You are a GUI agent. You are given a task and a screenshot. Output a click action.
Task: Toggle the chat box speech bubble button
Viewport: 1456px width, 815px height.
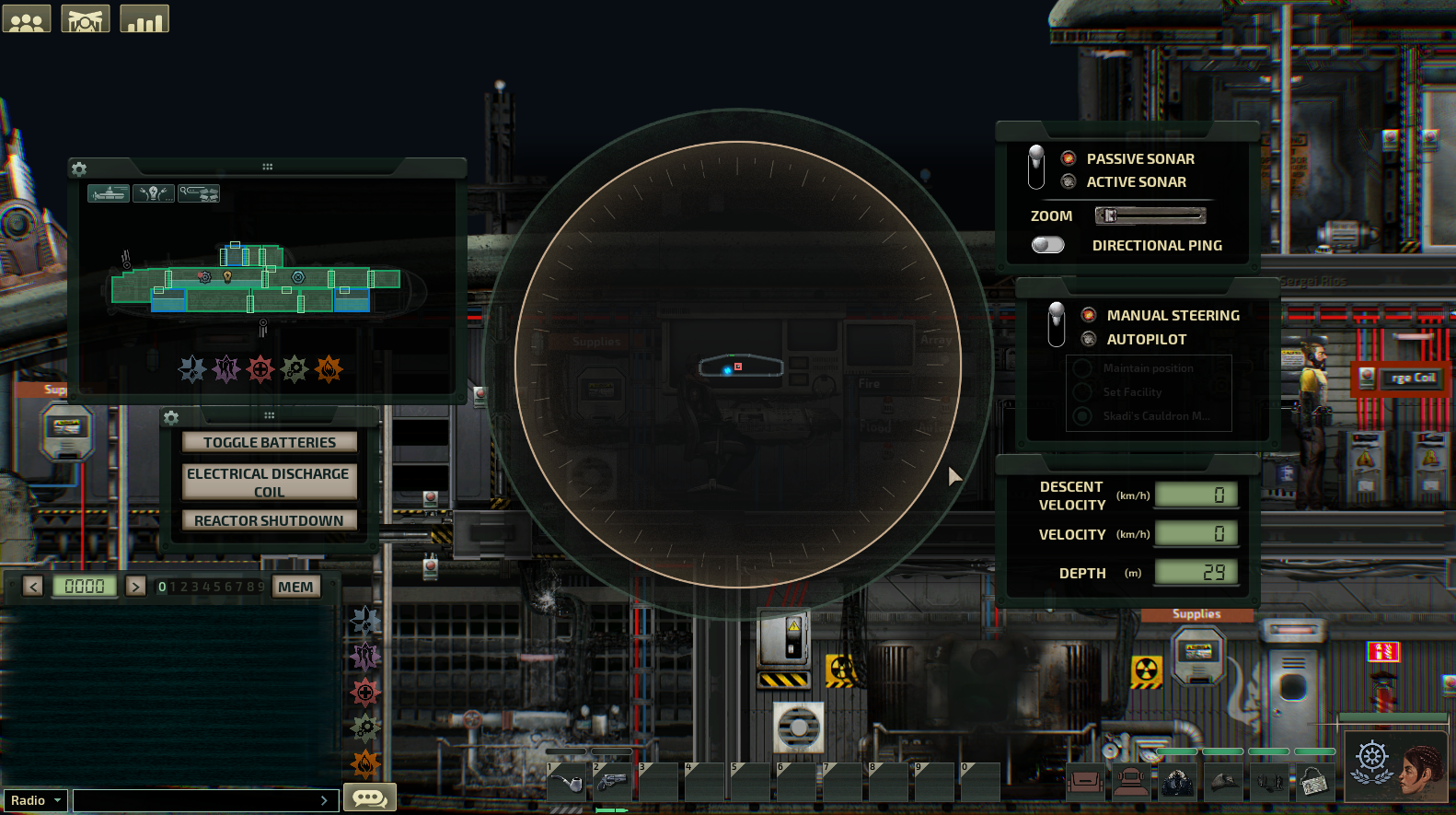(369, 798)
